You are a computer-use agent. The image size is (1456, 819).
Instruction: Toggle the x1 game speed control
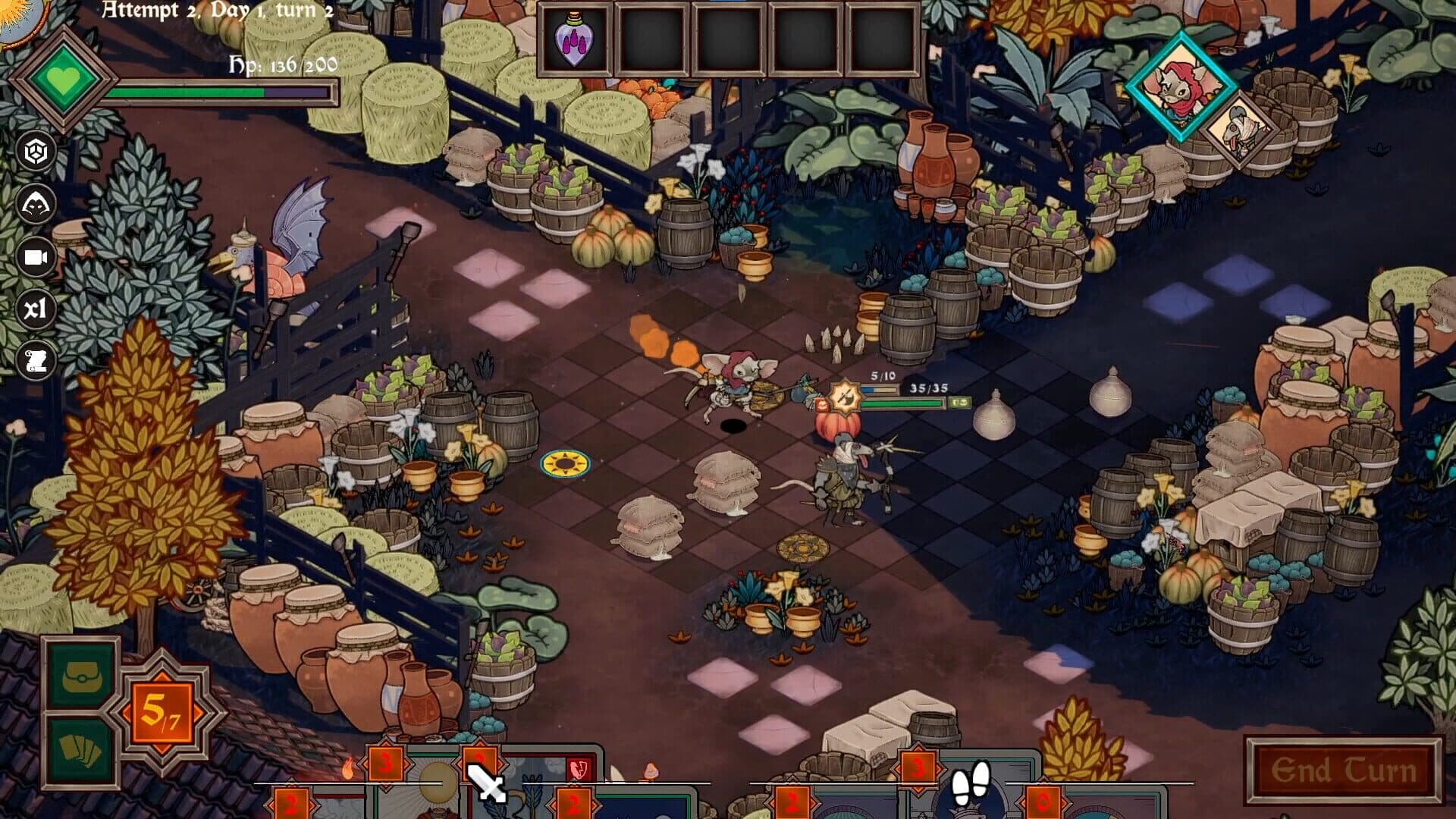pos(36,309)
